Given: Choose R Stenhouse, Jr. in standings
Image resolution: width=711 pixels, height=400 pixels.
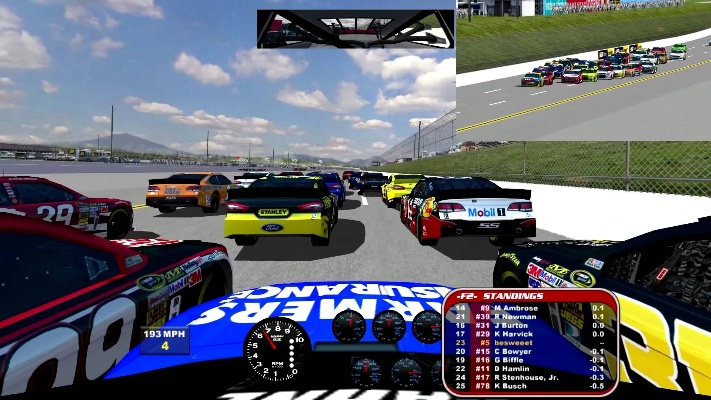Looking at the screenshot, I should click(x=530, y=377).
